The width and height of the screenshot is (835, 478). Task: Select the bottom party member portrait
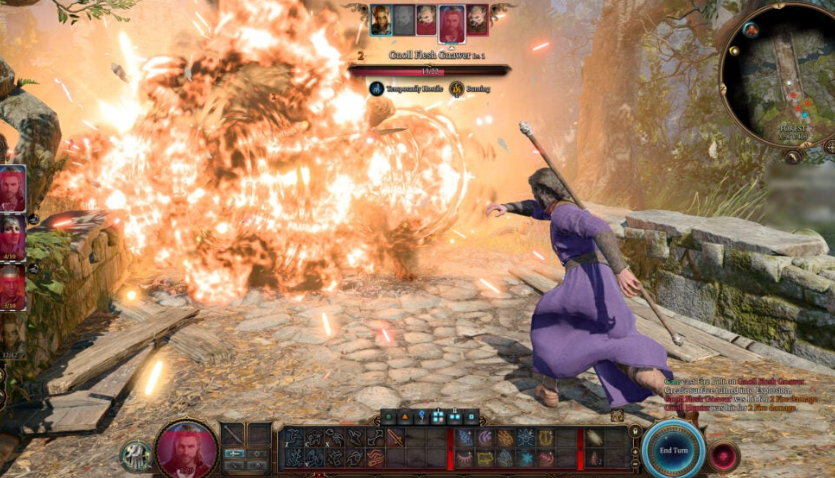[12, 337]
